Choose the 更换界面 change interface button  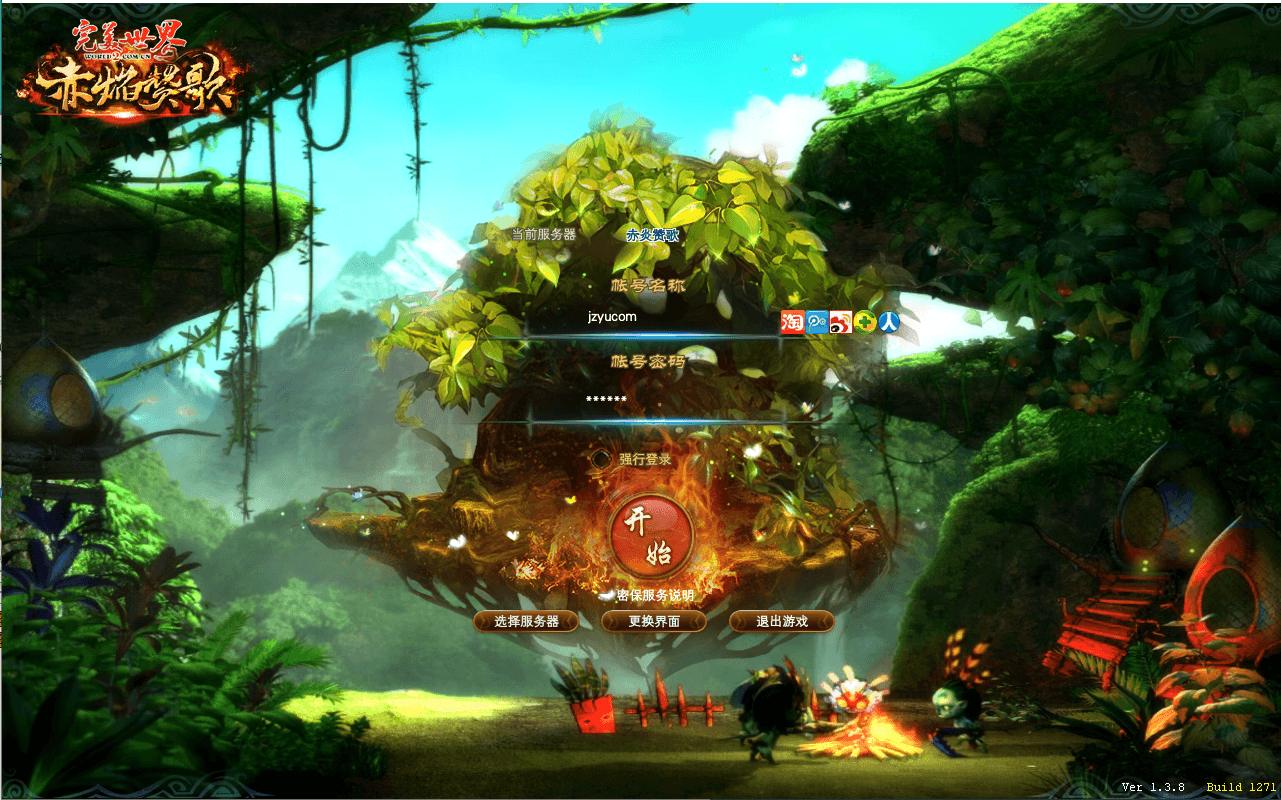(654, 621)
